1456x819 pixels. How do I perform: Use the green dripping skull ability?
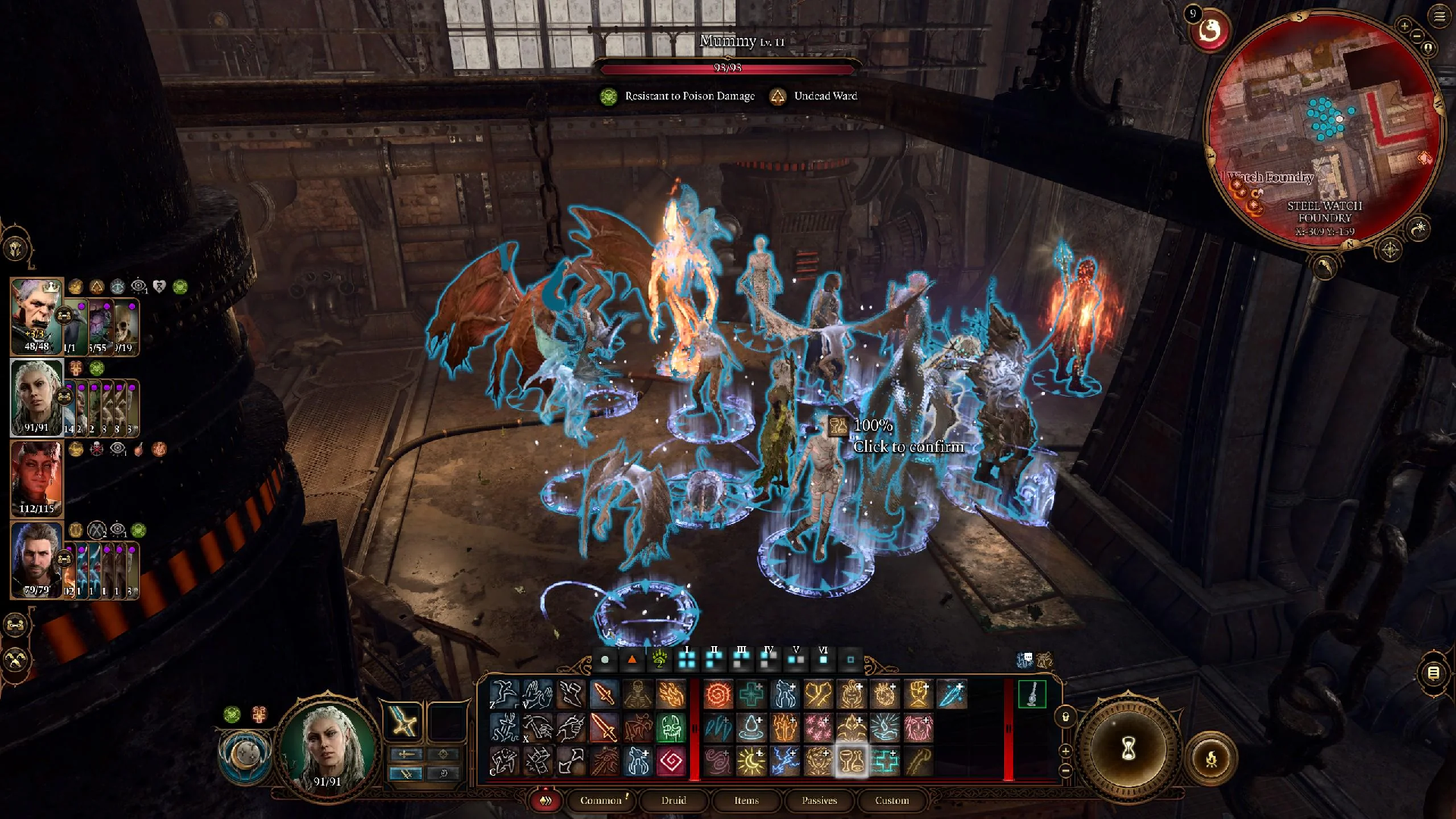point(671,728)
